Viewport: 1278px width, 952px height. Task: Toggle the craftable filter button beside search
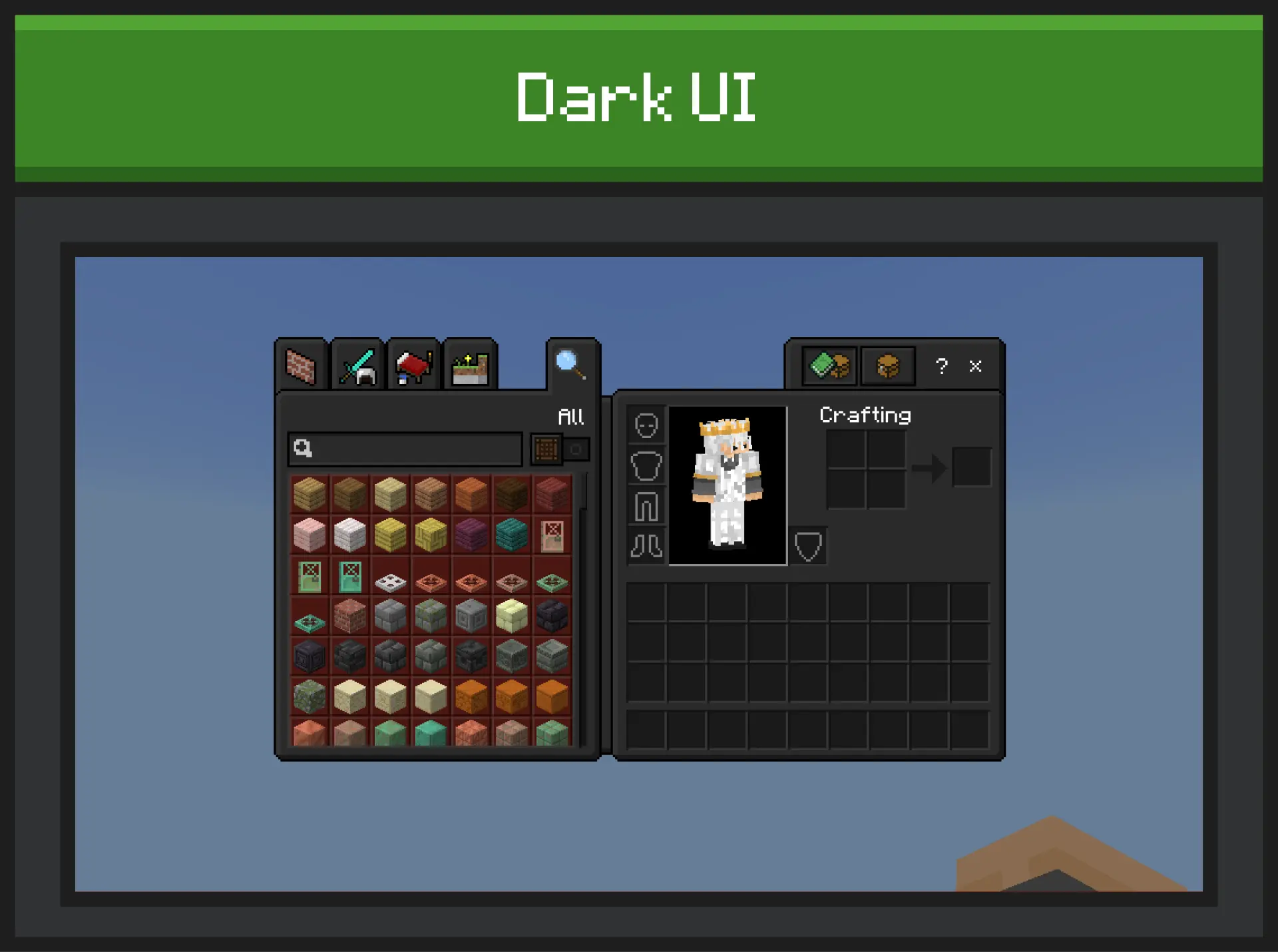pyautogui.click(x=546, y=449)
